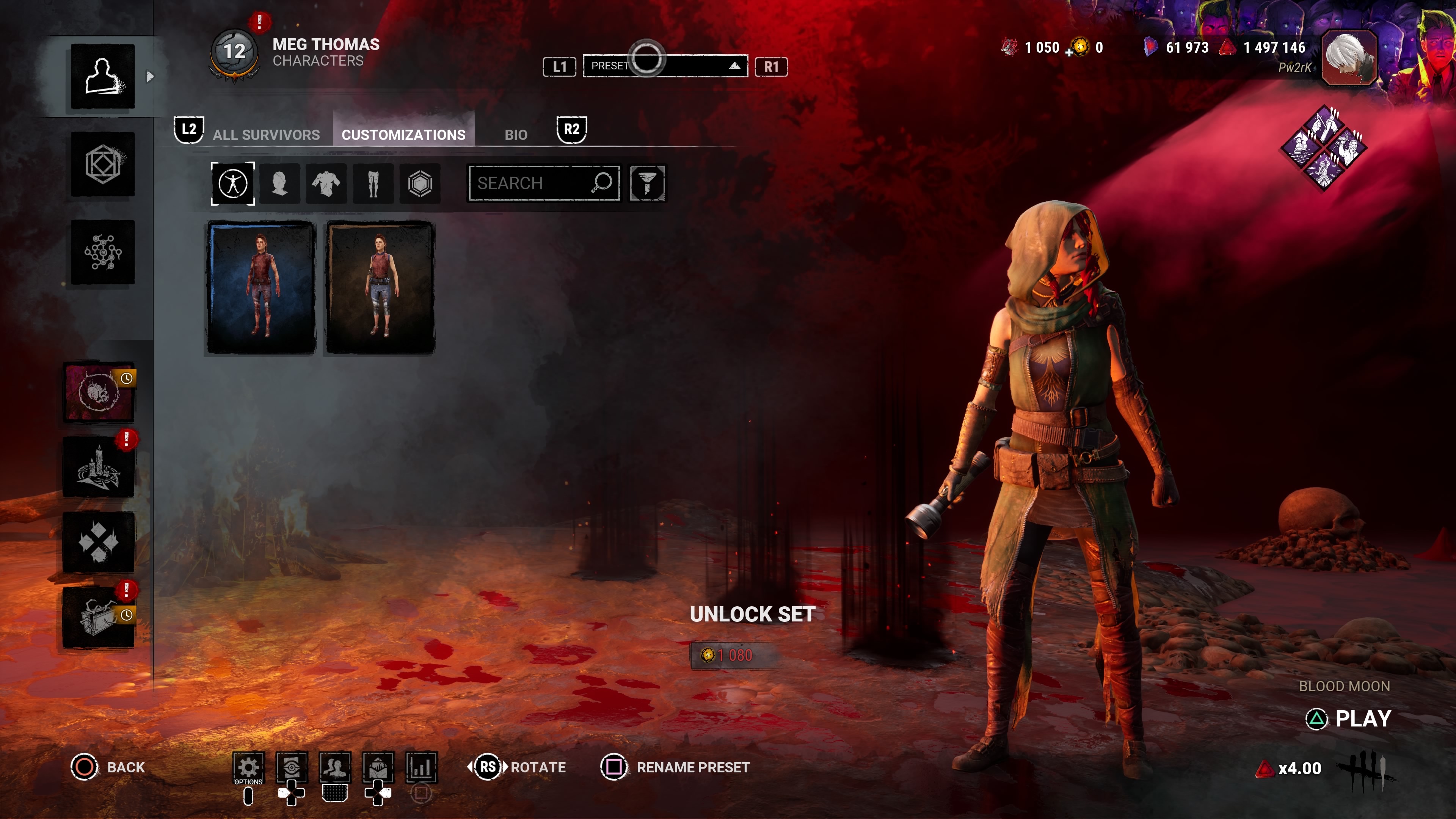This screenshot has height=819, width=1456.
Task: Choose the blue-background Meg outfit
Action: (x=261, y=287)
